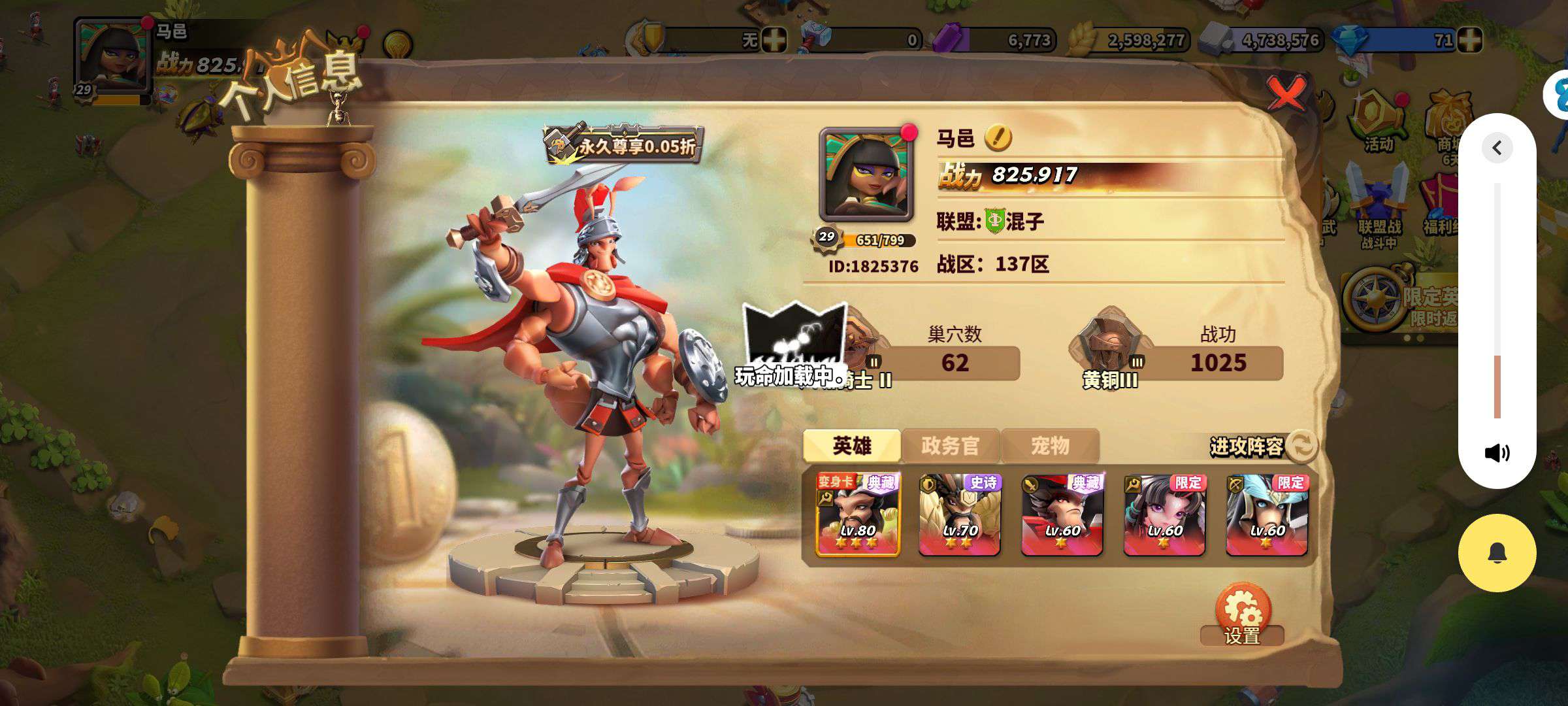
Task: Click the lightbulb hint icon
Action: 397,45
